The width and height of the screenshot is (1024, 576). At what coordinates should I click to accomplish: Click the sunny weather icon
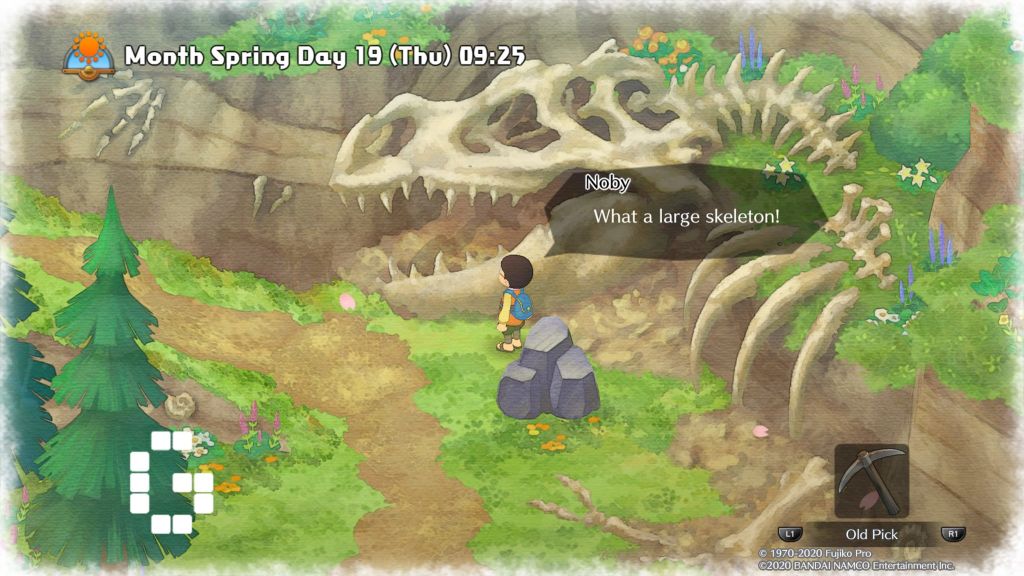(88, 52)
